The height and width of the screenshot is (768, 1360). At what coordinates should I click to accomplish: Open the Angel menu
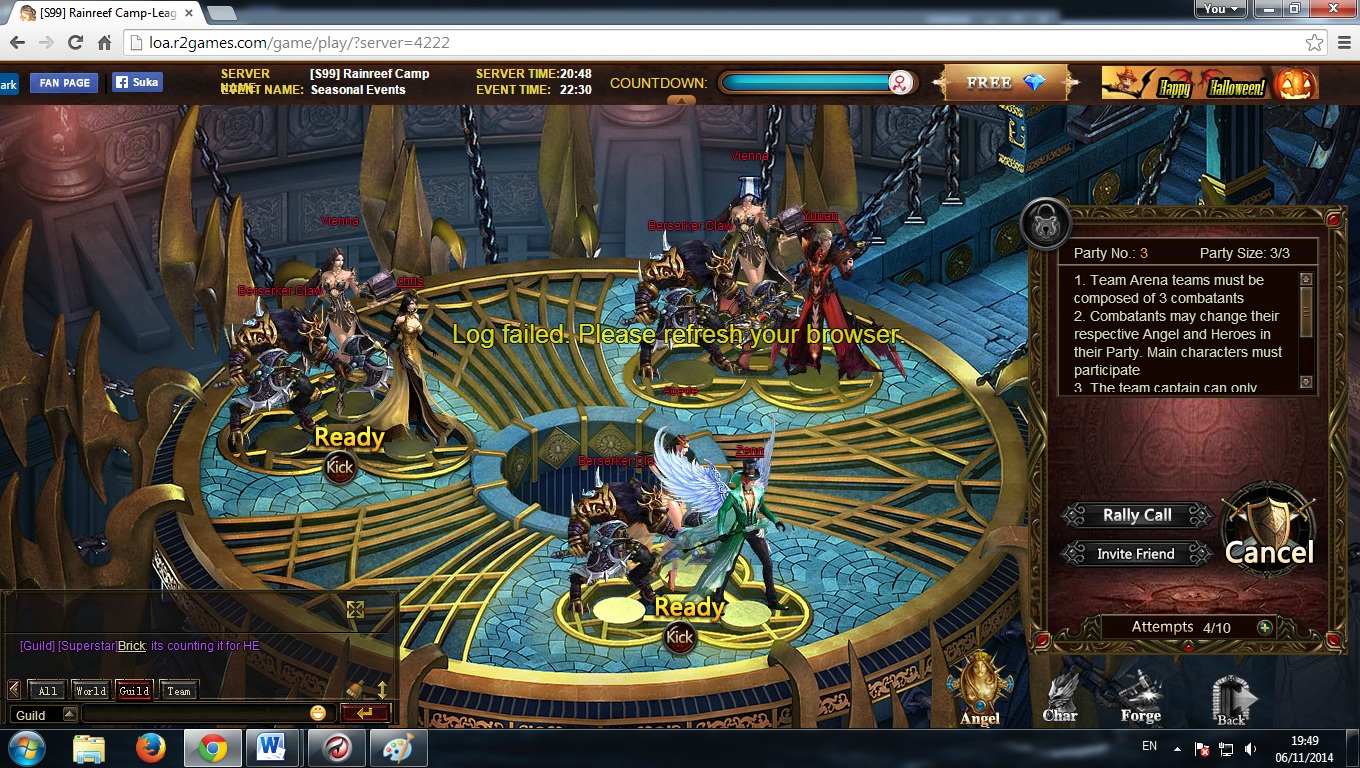pos(980,689)
